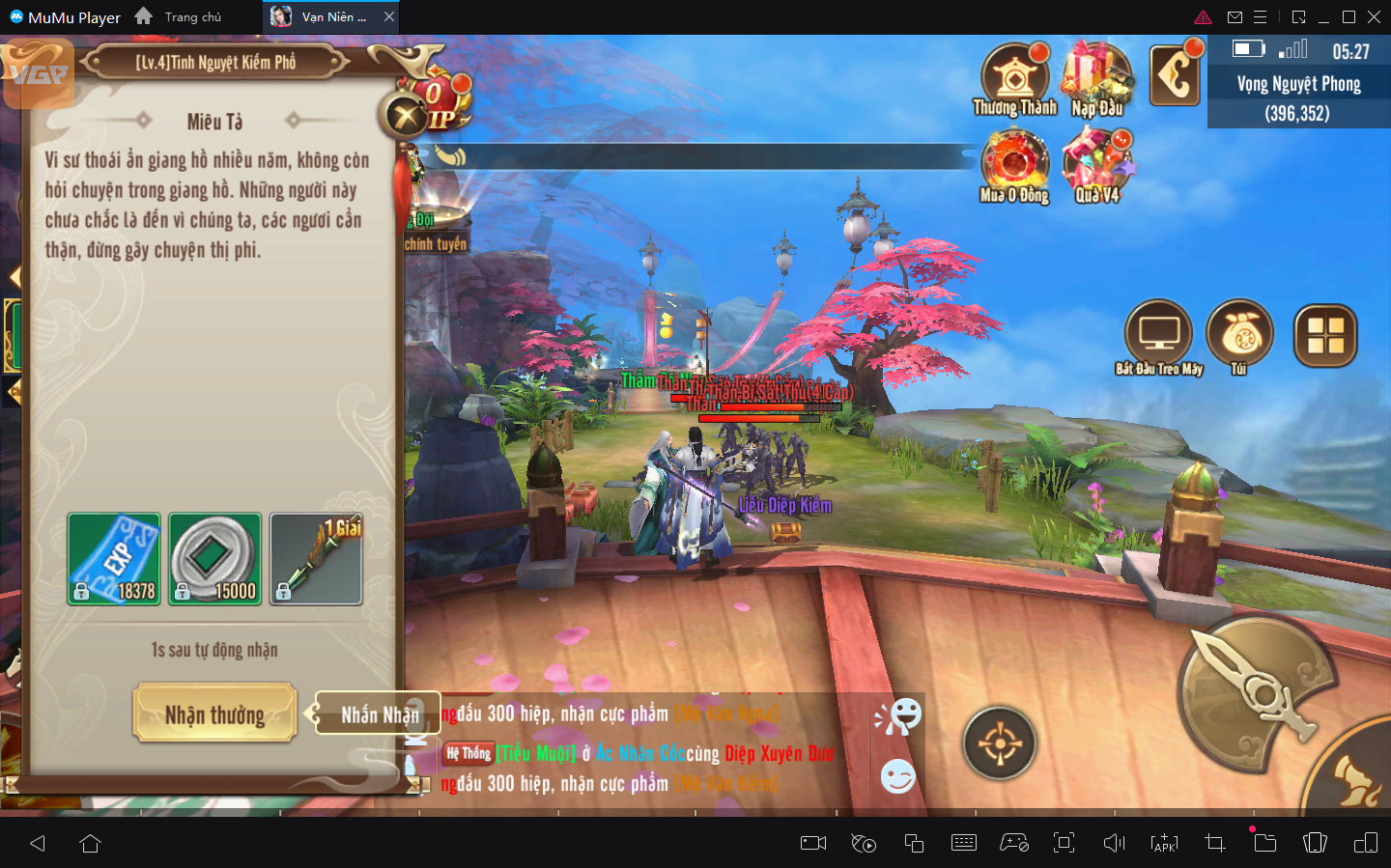Open the Thương Thành shop icon
The image size is (1391, 868).
coord(1014,79)
